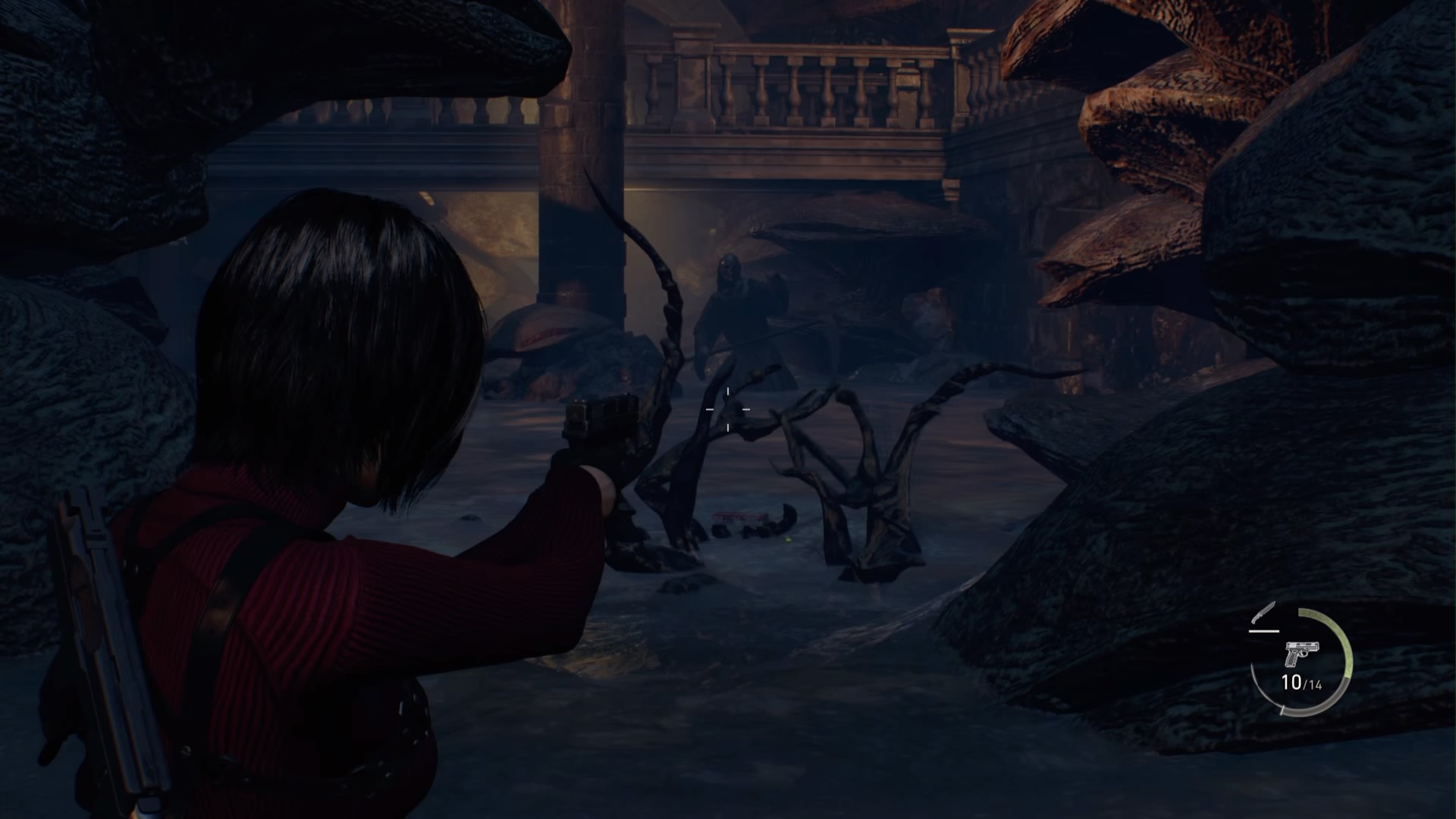Click the crosshair reticle at screen center
Image resolution: width=1456 pixels, height=819 pixels.
728,409
